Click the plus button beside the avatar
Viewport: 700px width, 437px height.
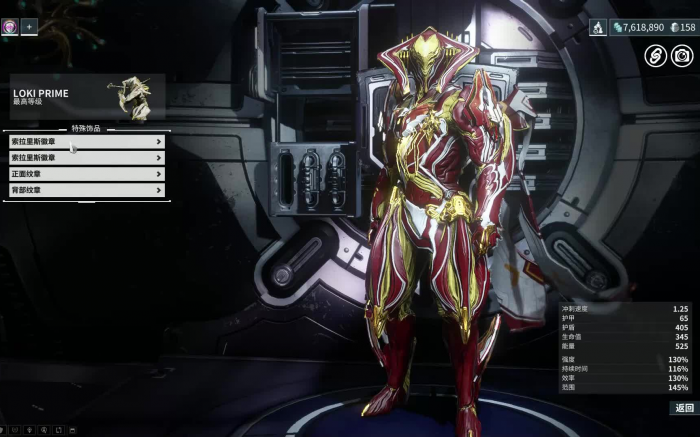pyautogui.click(x=29, y=27)
